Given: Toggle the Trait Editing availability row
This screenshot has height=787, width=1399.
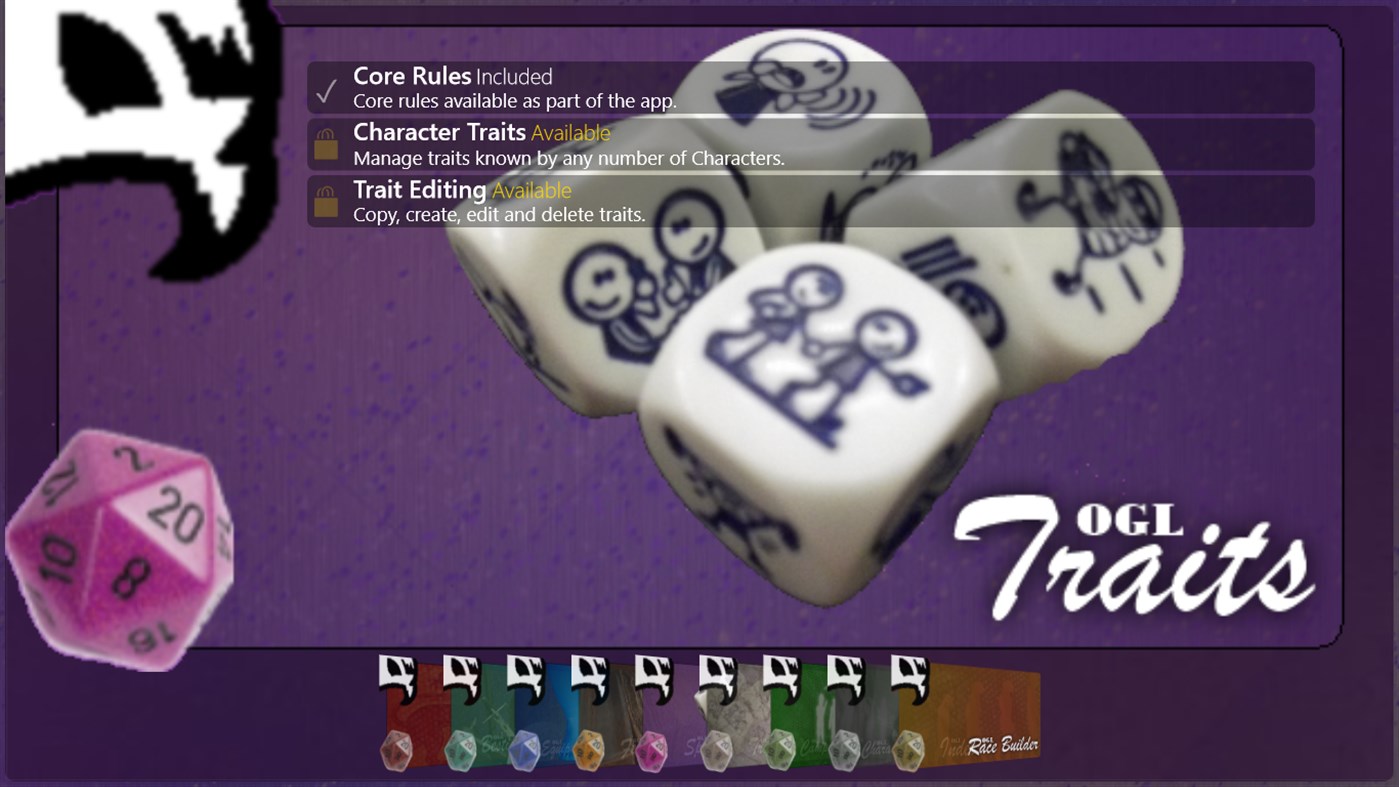Looking at the screenshot, I should pyautogui.click(x=808, y=201).
